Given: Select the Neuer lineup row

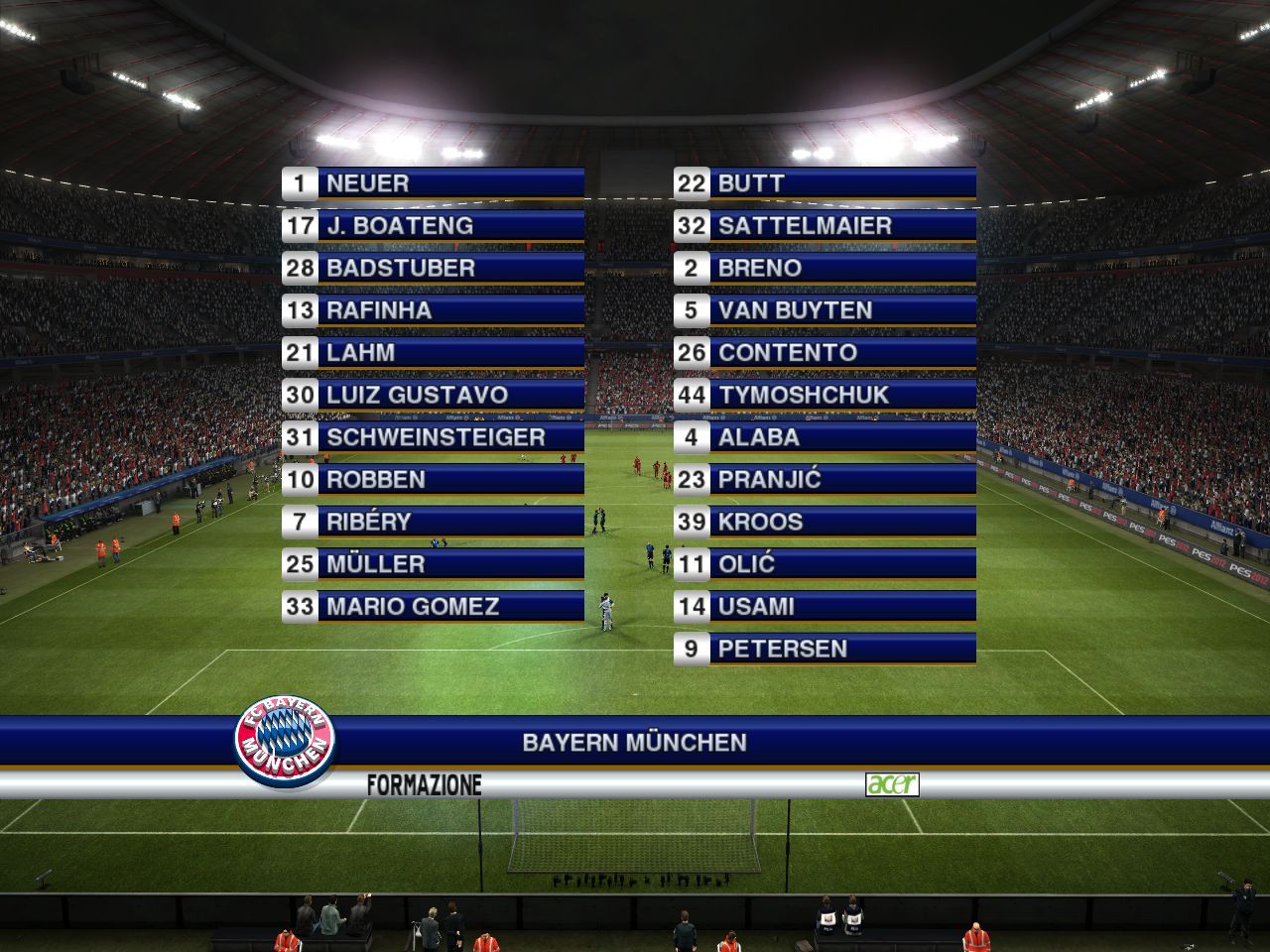Looking at the screenshot, I should click(x=434, y=183).
